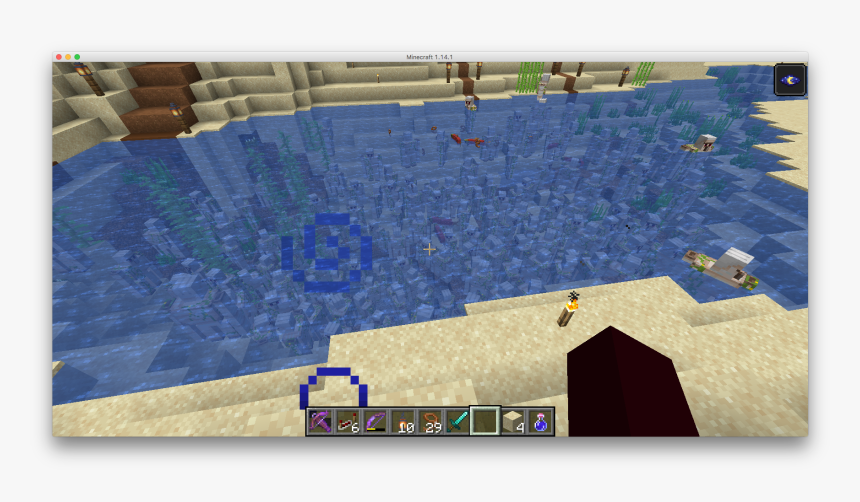Equip the diamond sword from the hotbar
The width and height of the screenshot is (860, 502).
pyautogui.click(x=458, y=422)
